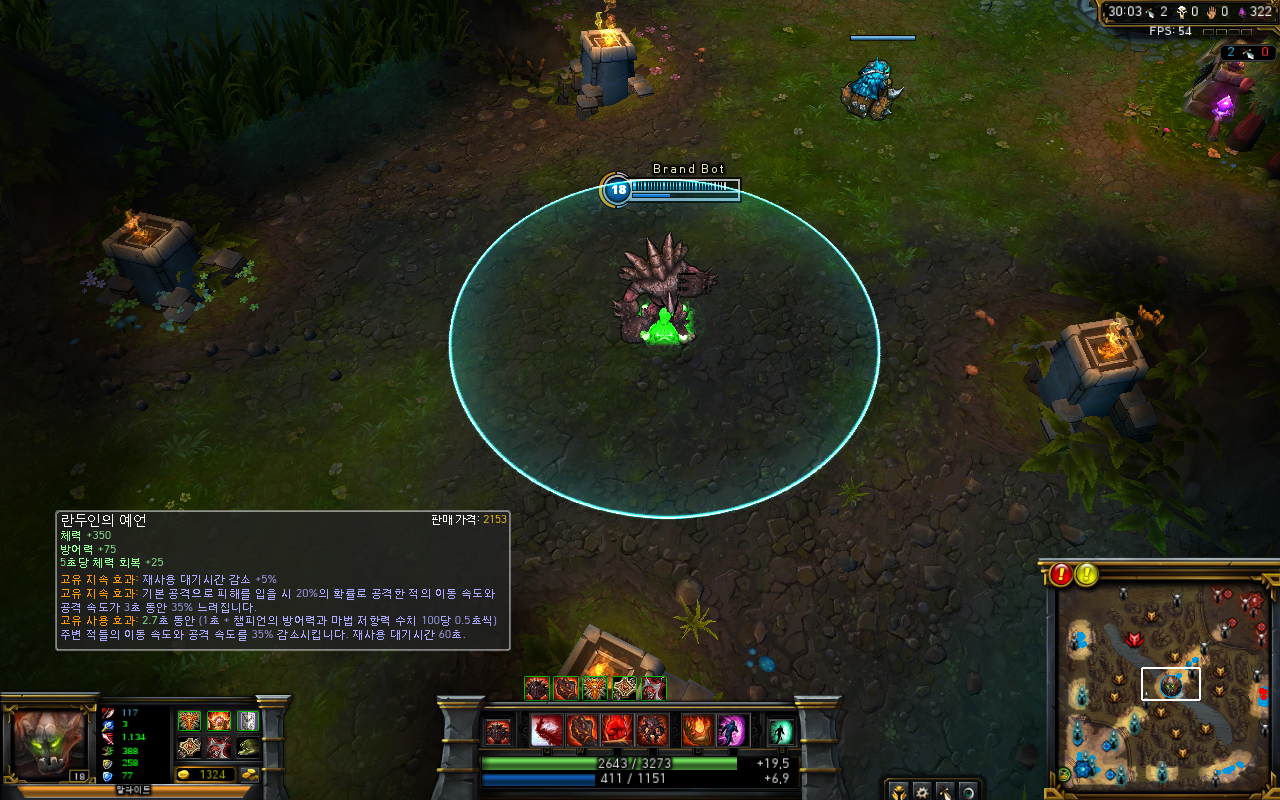Viewport: 1280px width, 800px height.
Task: Click the Malphite champion portrait
Action: click(x=50, y=741)
